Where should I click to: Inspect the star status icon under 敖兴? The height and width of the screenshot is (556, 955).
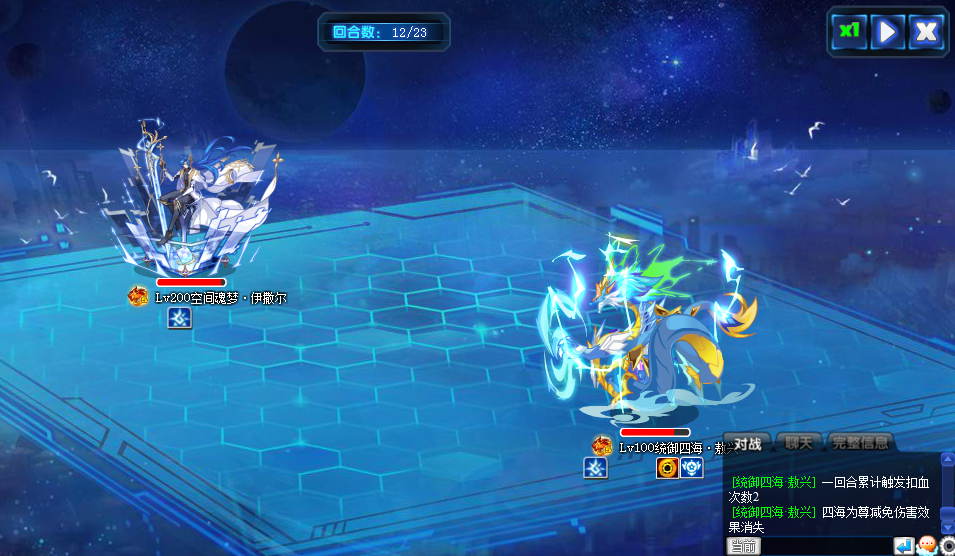pyautogui.click(x=595, y=468)
